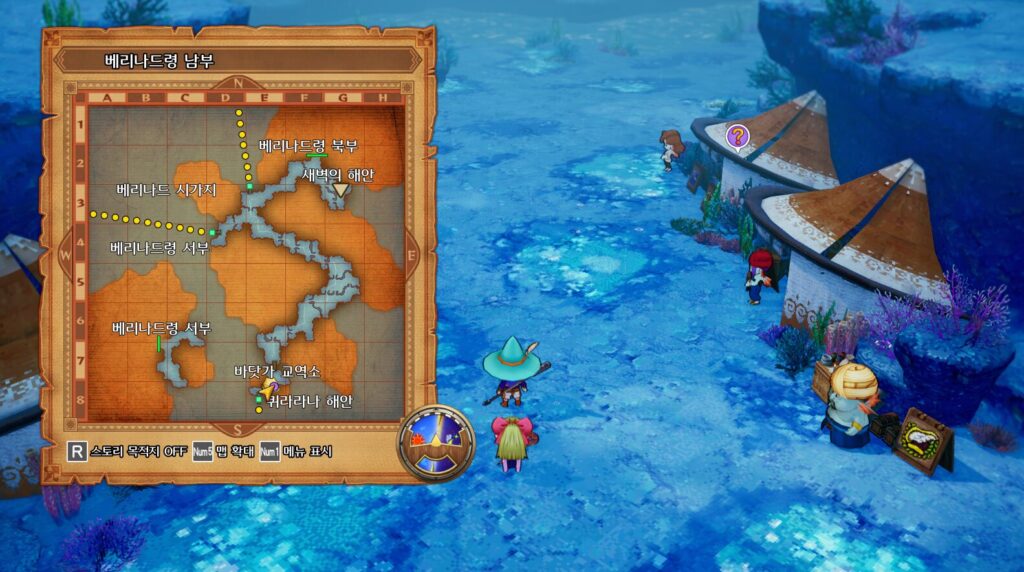Open the day-night clock dial
This screenshot has width=1024, height=572.
click(x=436, y=441)
